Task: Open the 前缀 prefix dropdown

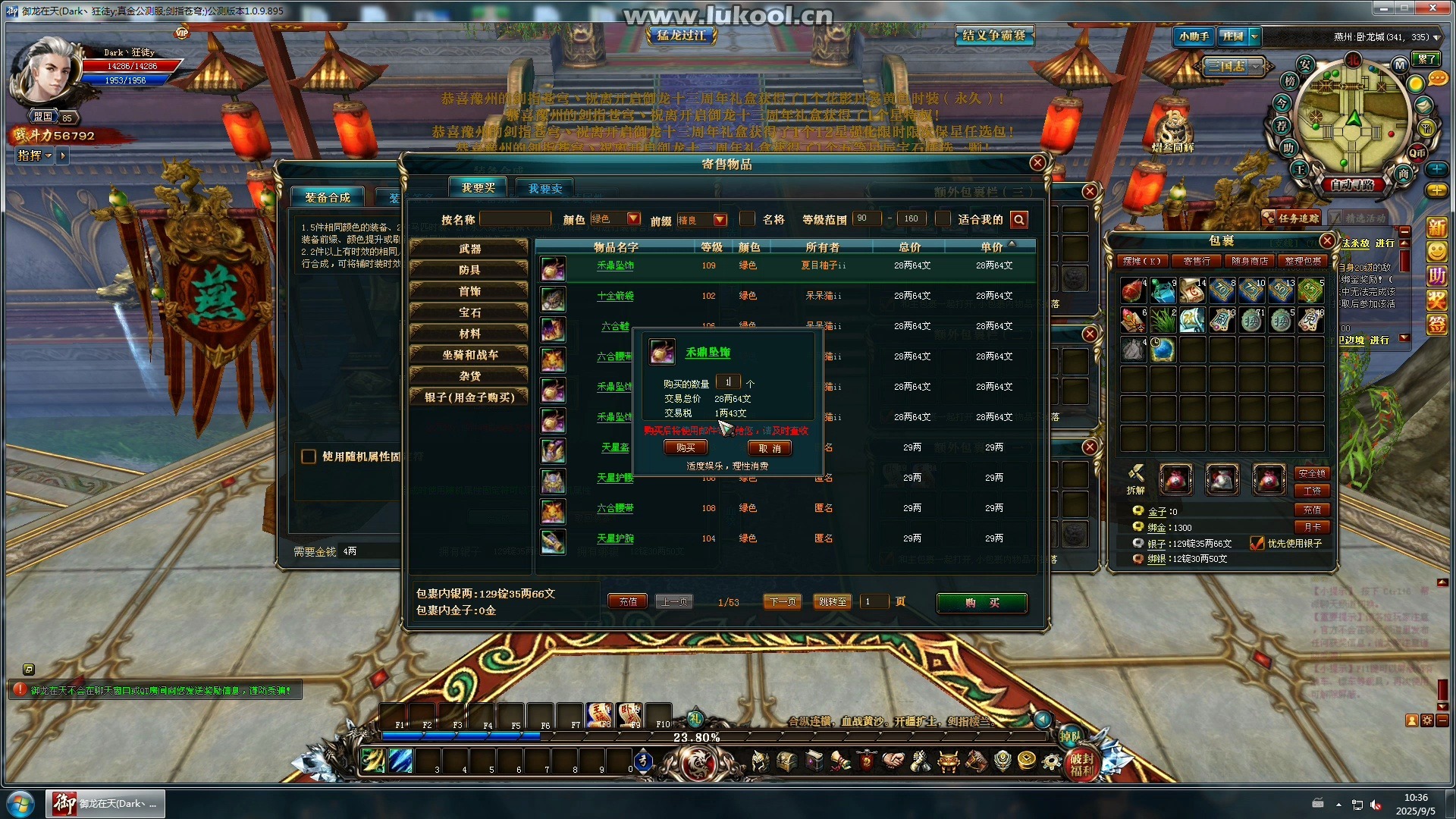Action: (x=720, y=220)
